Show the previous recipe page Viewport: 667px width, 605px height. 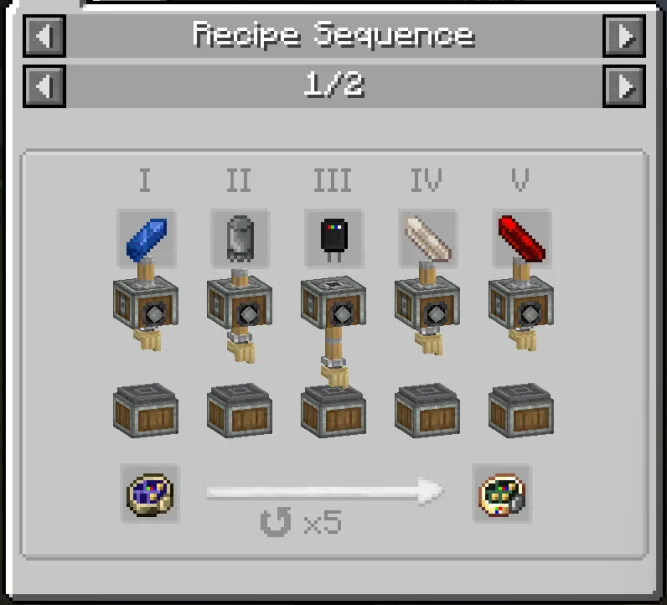point(43,86)
